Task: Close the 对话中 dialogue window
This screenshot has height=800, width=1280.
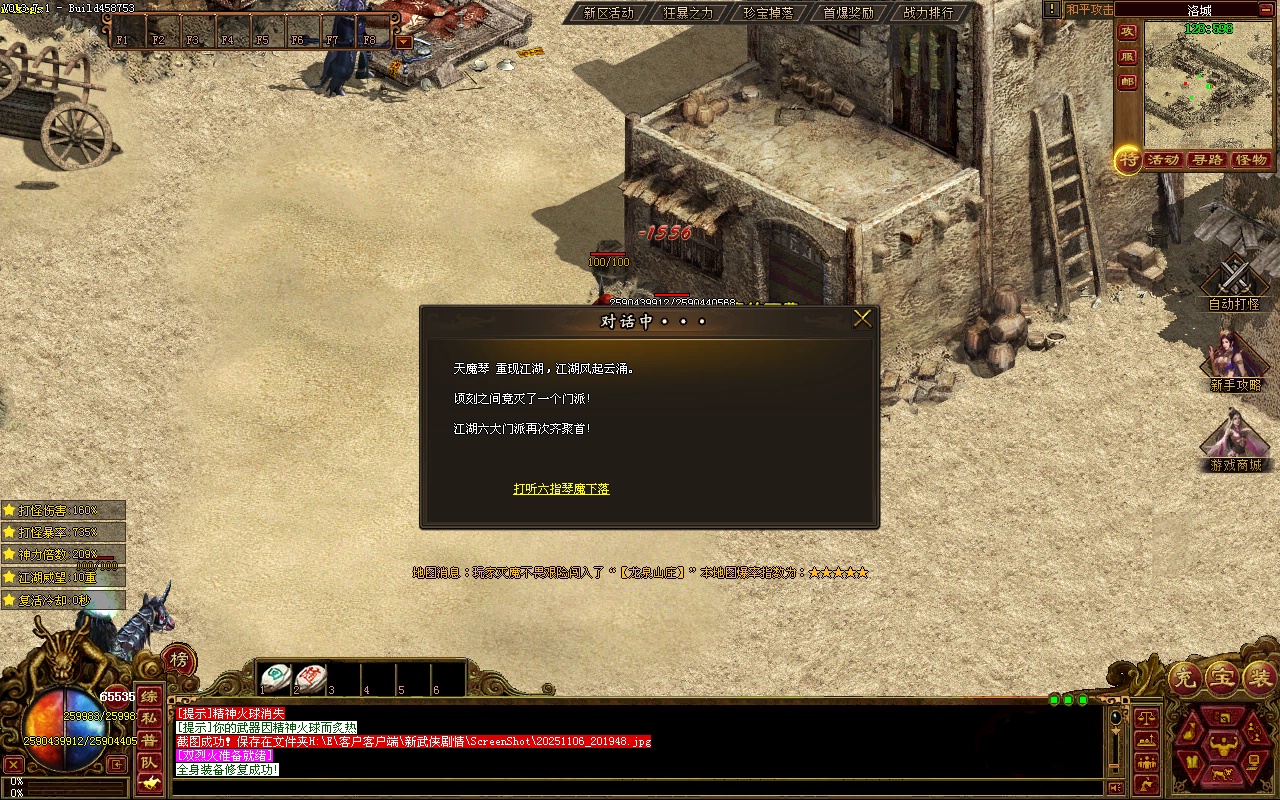Action: 862,319
